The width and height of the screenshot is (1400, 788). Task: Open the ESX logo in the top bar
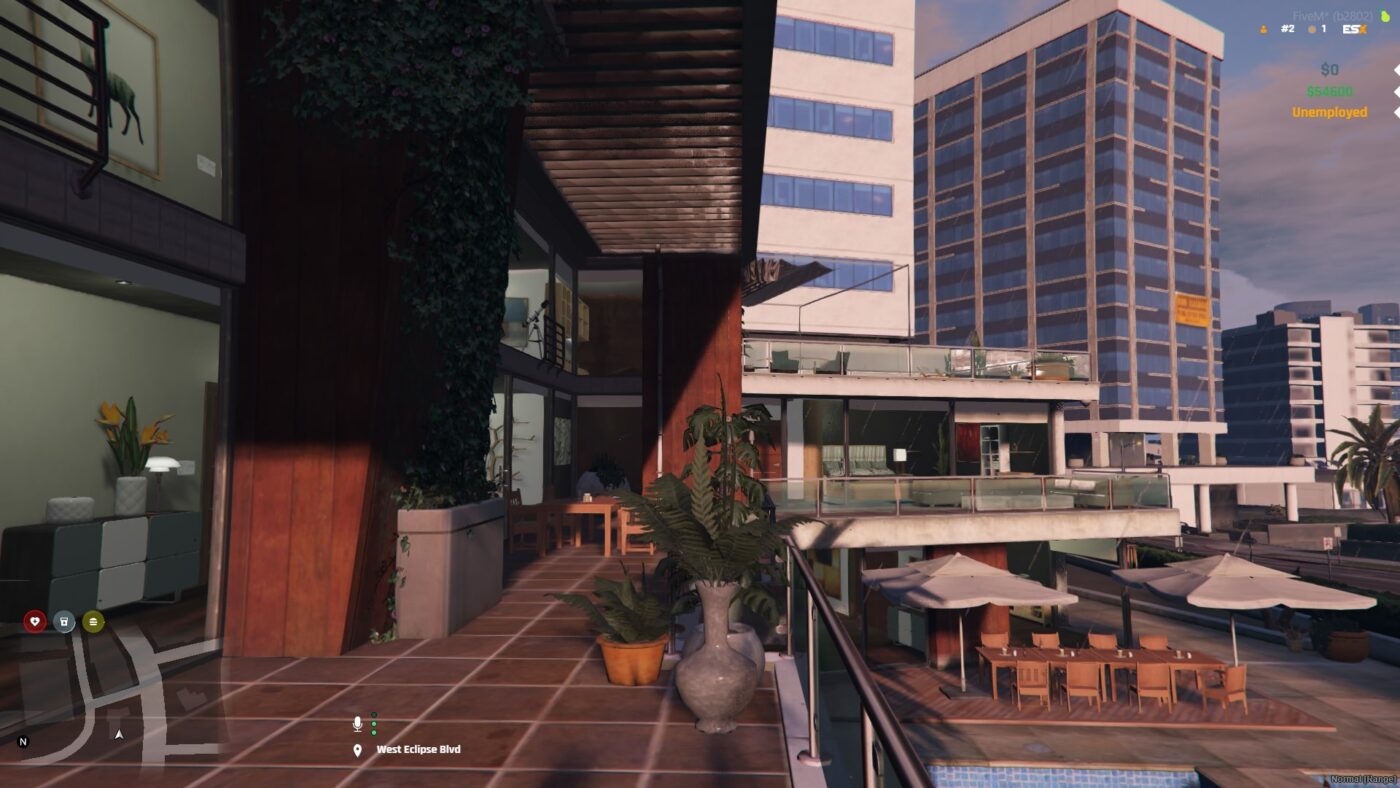click(1354, 28)
